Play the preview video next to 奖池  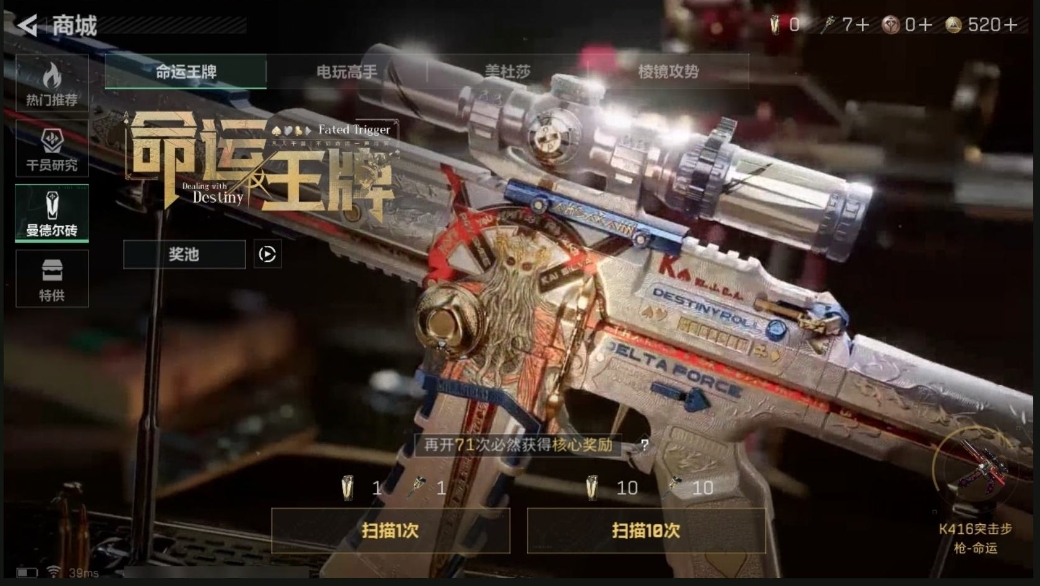pos(267,254)
